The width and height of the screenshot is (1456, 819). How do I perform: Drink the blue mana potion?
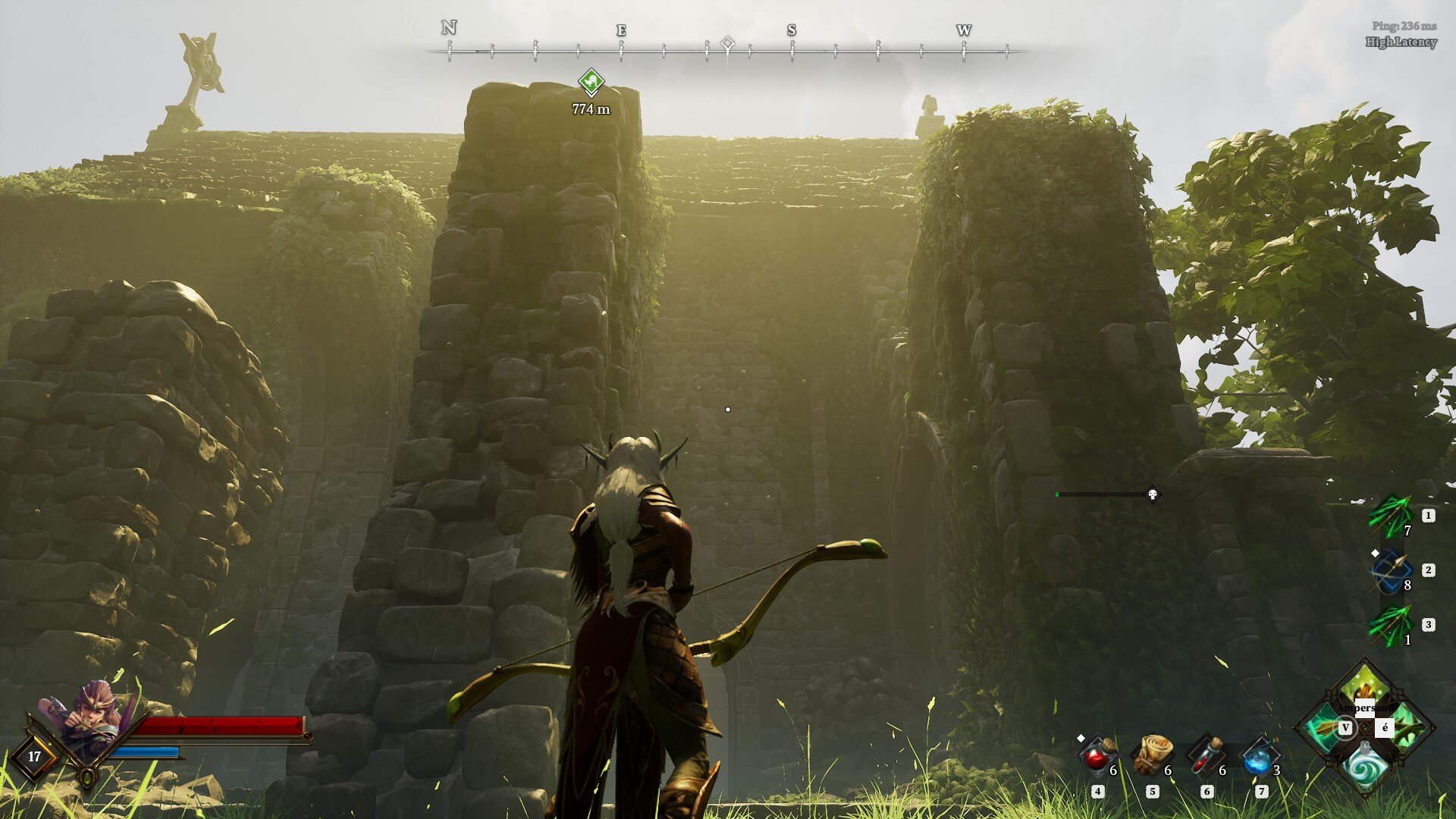(x=1260, y=755)
